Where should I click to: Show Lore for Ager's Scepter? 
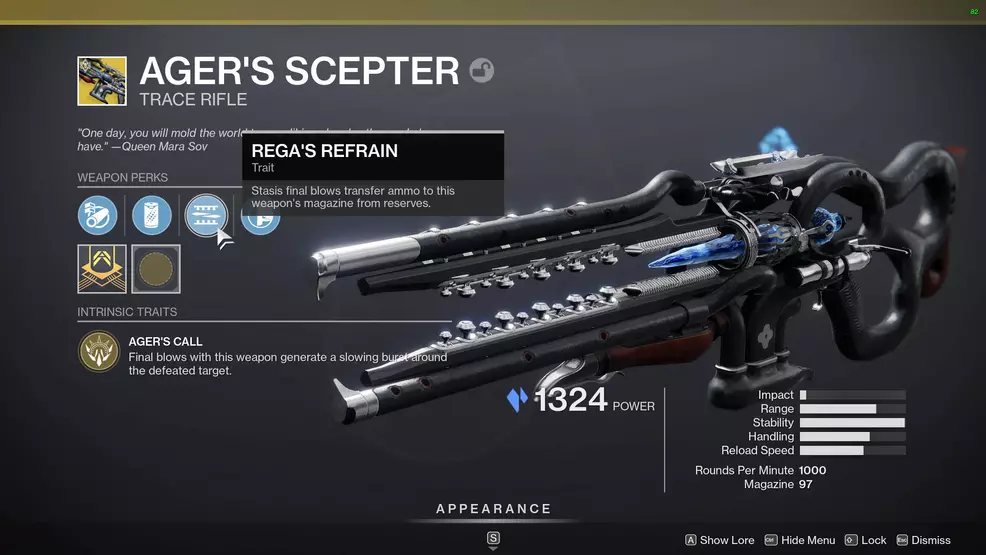tap(719, 540)
